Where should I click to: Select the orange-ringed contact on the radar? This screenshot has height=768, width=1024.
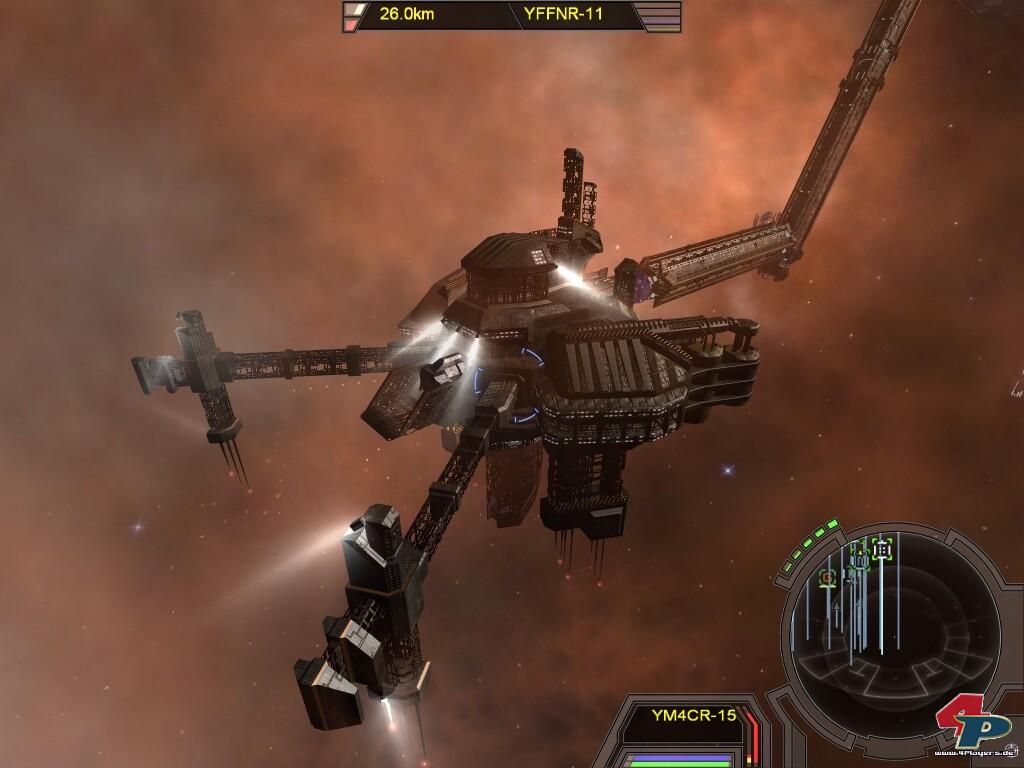[x=827, y=577]
